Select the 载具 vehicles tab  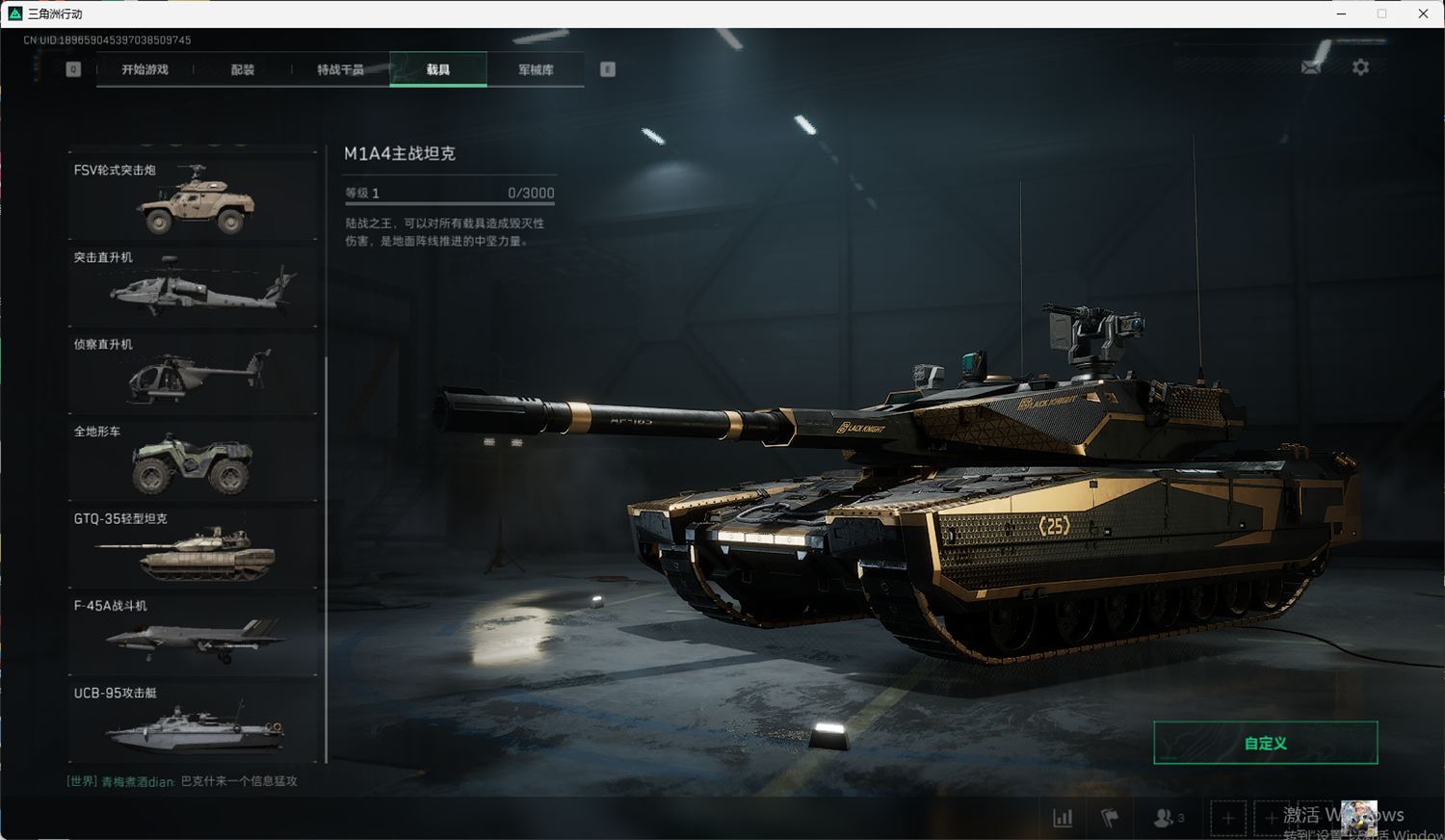tap(438, 69)
